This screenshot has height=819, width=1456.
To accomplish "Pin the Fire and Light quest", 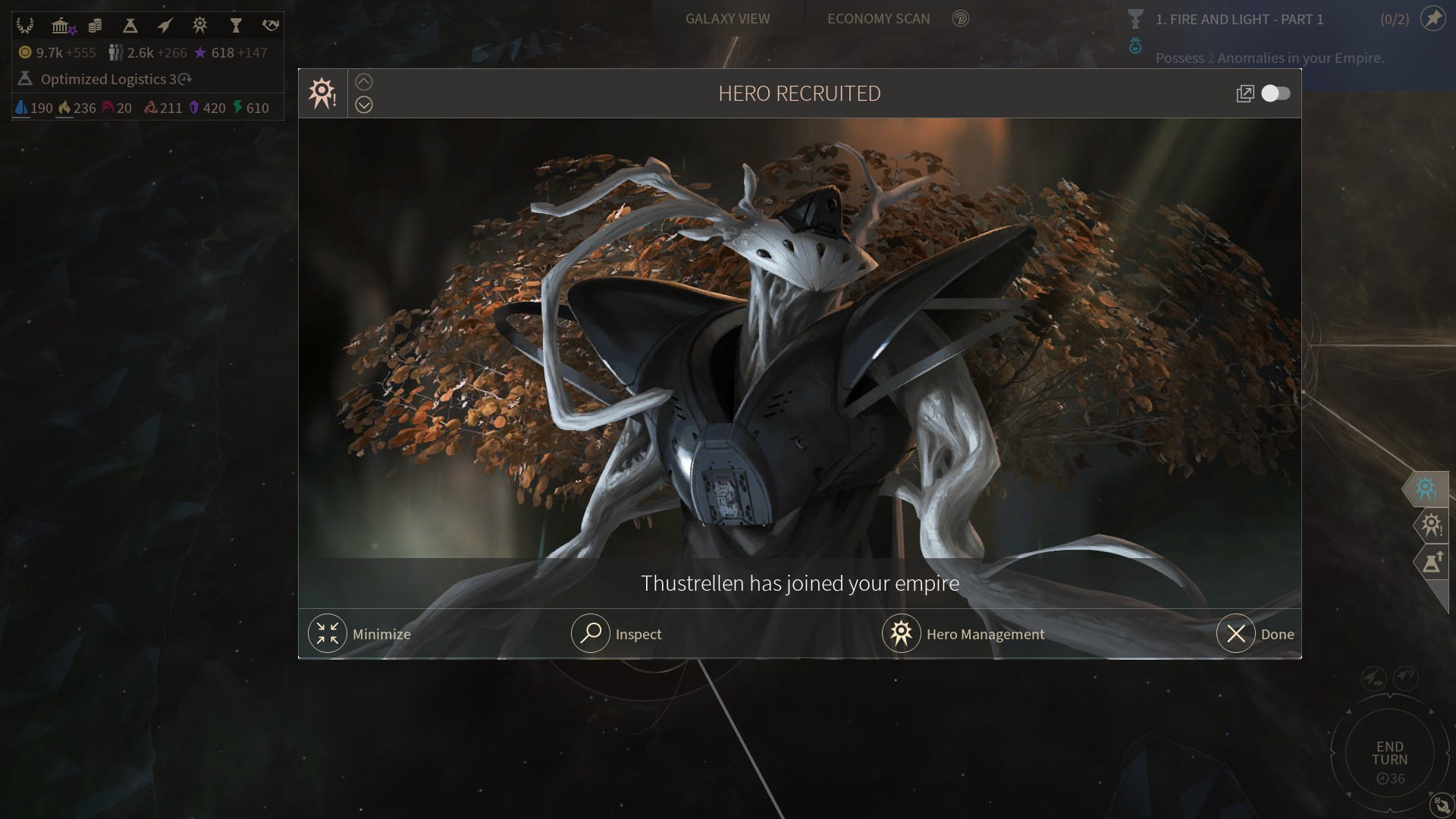I will [x=1433, y=19].
